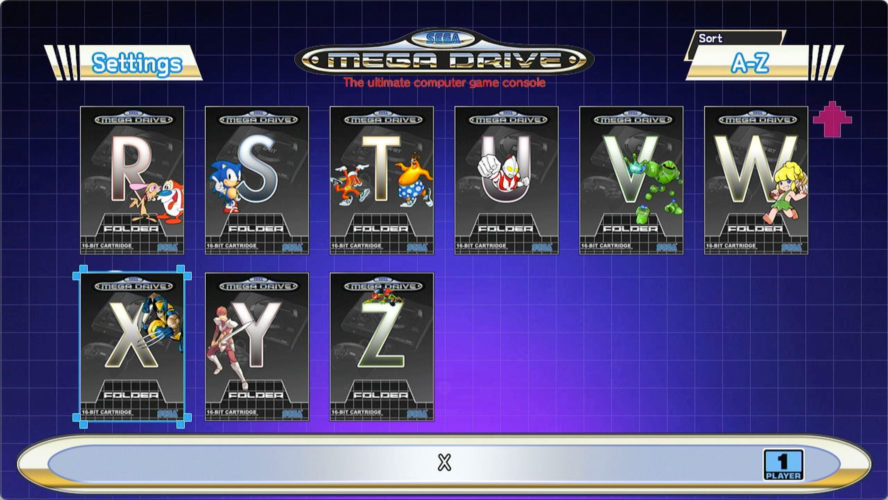Select the W folder cartridge

coord(756,180)
